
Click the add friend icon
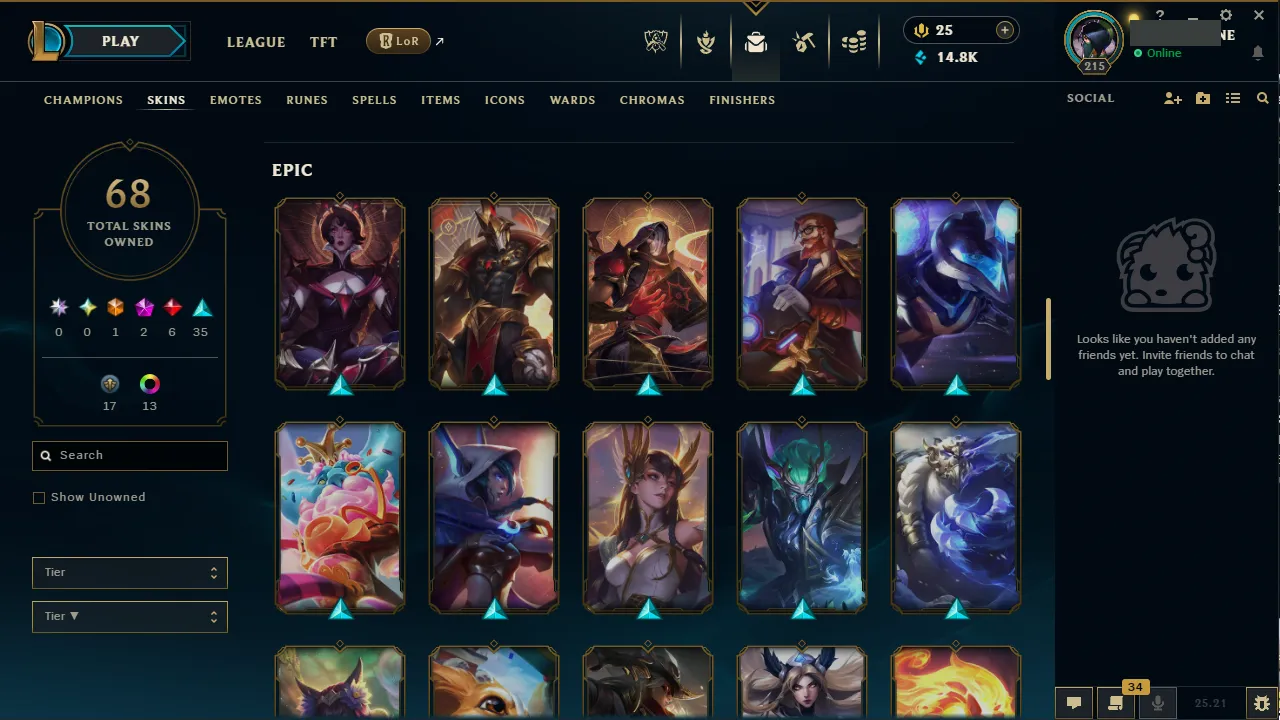click(1172, 98)
